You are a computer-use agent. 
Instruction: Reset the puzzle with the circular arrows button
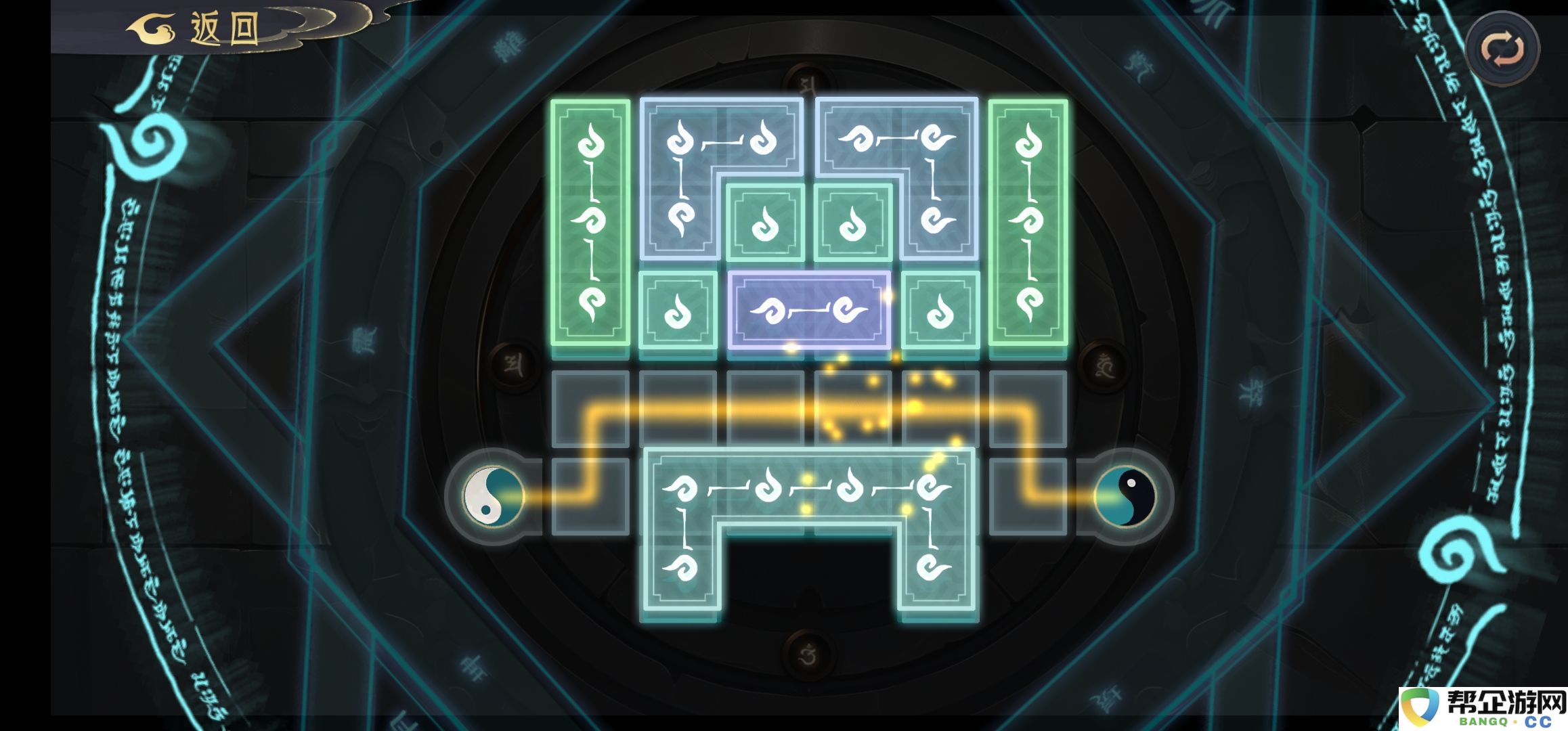1502,49
